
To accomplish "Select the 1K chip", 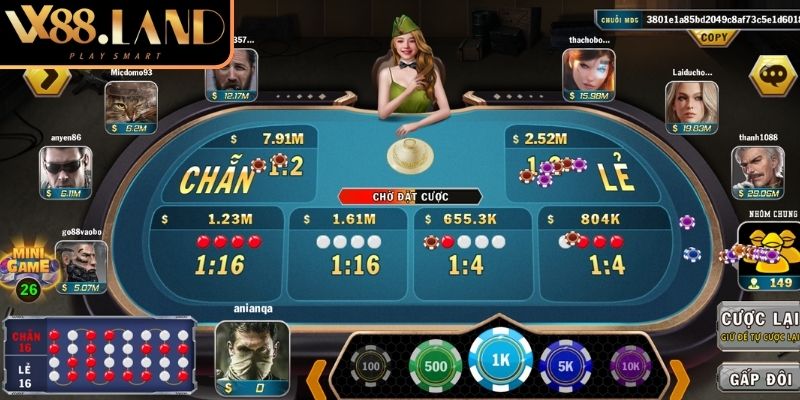I will (x=500, y=361).
